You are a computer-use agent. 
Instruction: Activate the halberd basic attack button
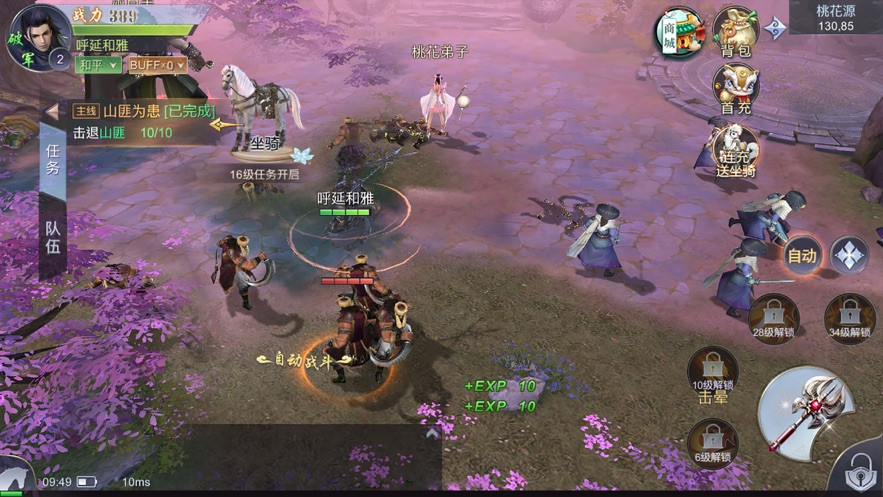pyautogui.click(x=806, y=405)
